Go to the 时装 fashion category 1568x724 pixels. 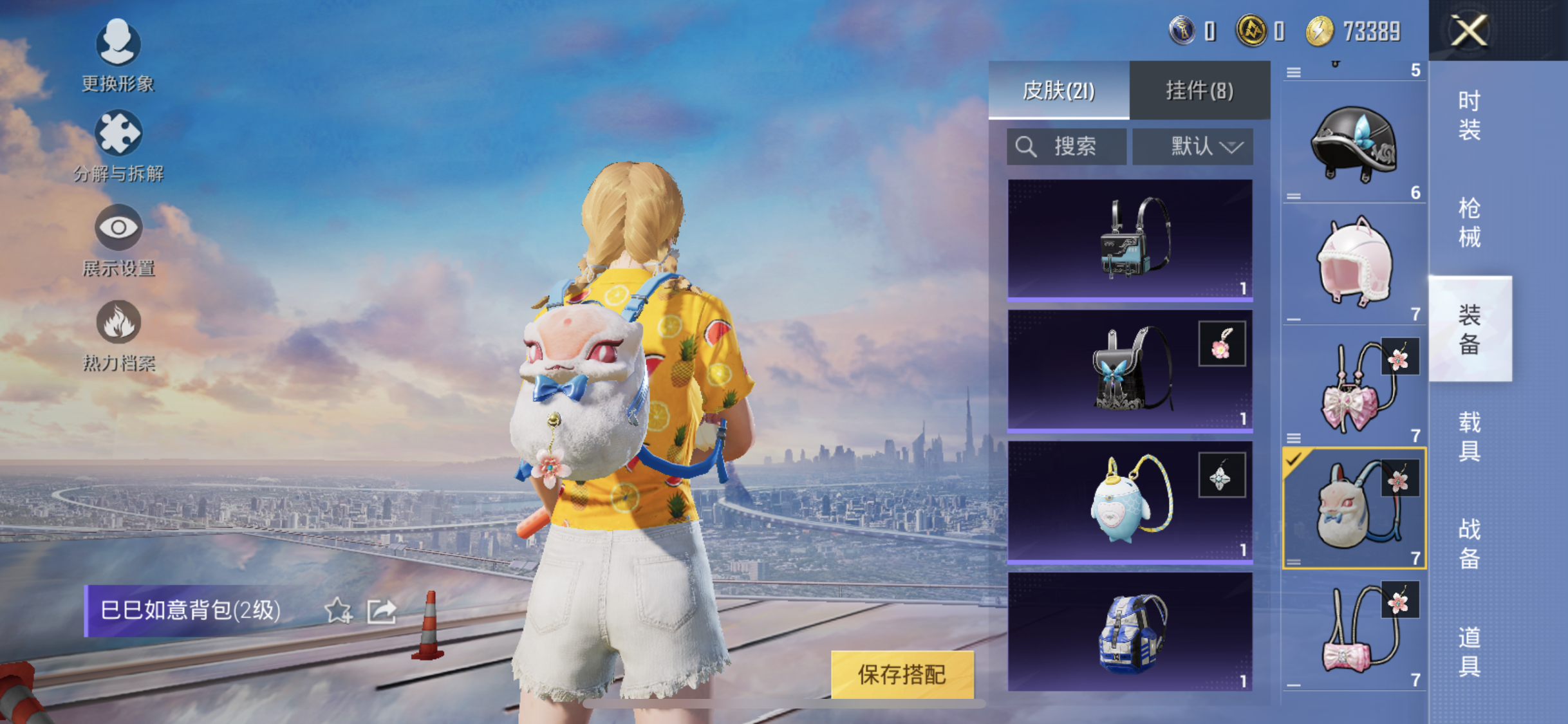pyautogui.click(x=1470, y=115)
